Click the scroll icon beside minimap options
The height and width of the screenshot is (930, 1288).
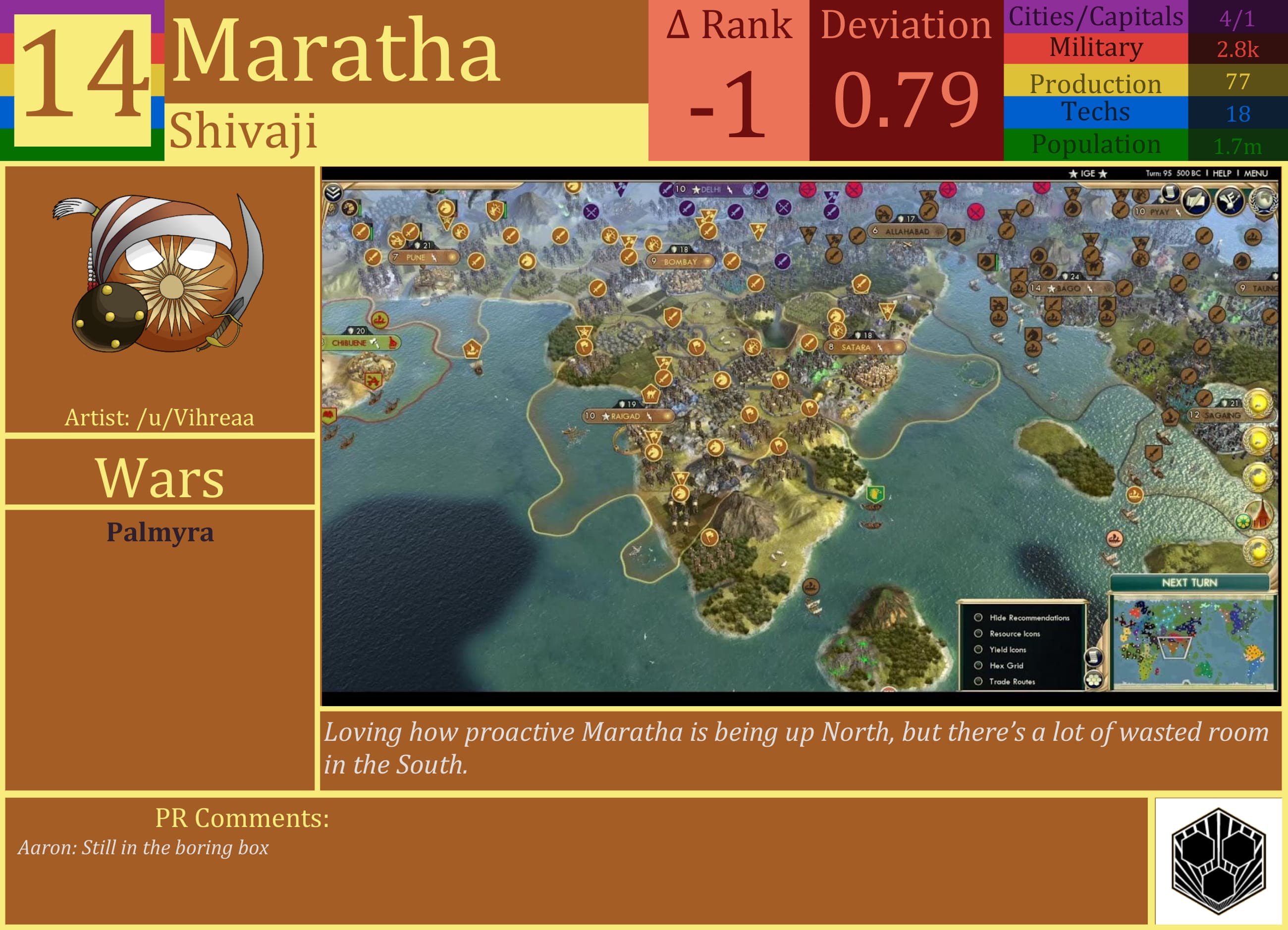(1094, 658)
